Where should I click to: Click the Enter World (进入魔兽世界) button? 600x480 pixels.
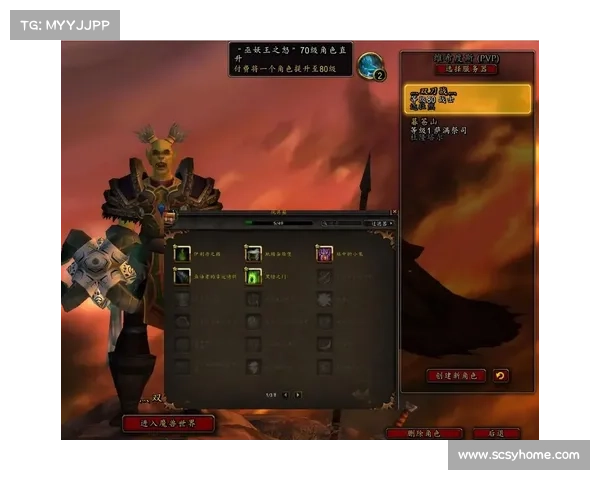click(x=169, y=423)
